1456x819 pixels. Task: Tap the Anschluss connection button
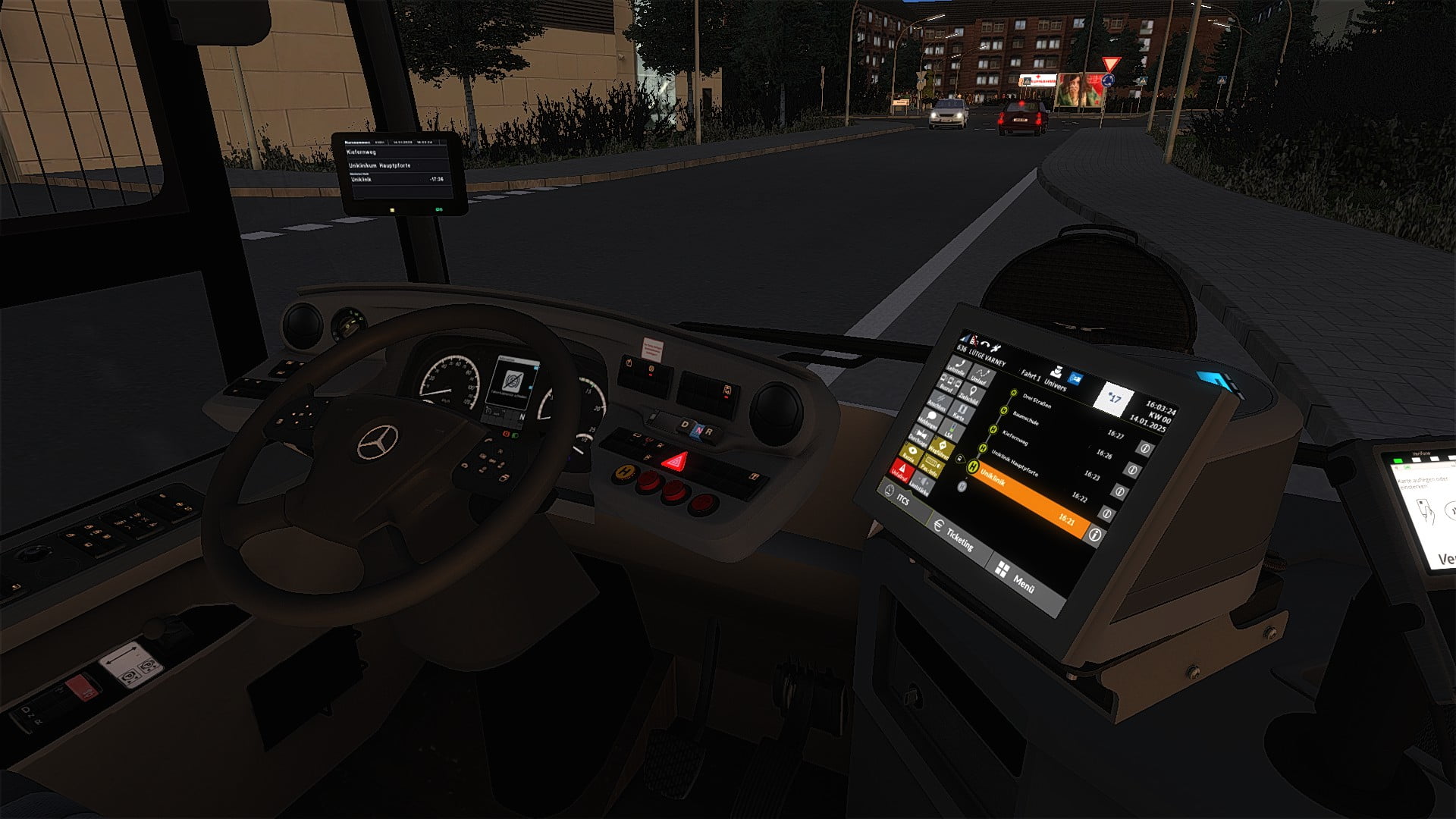pyautogui.click(x=939, y=403)
